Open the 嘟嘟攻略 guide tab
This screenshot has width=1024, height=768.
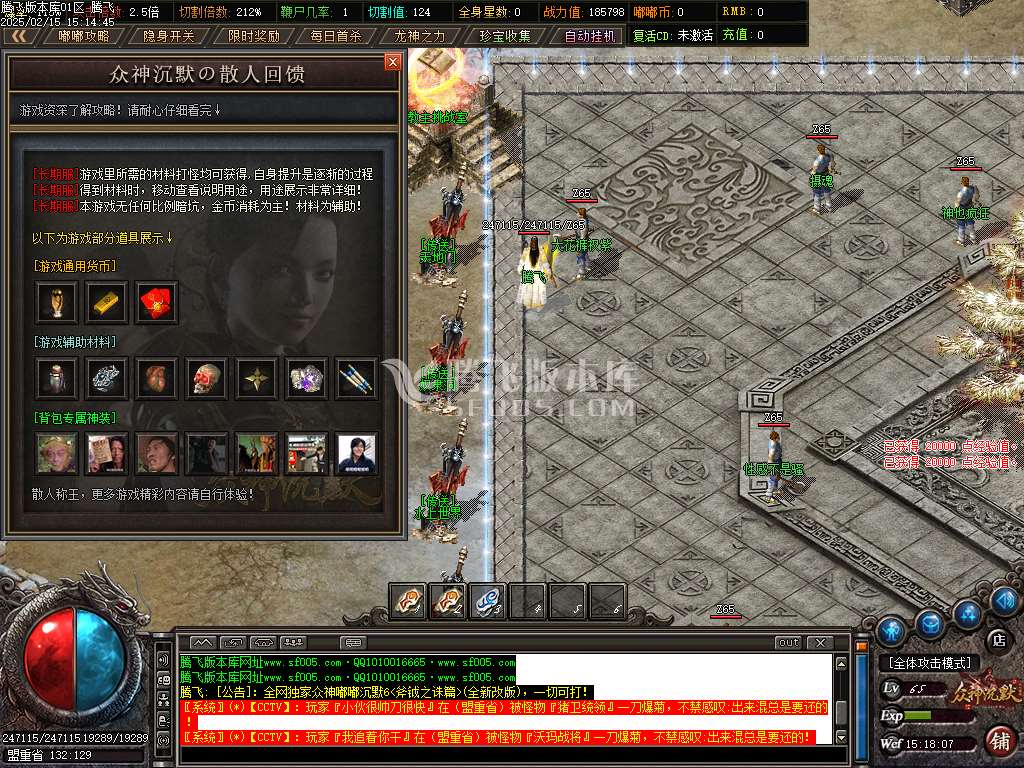pos(84,36)
